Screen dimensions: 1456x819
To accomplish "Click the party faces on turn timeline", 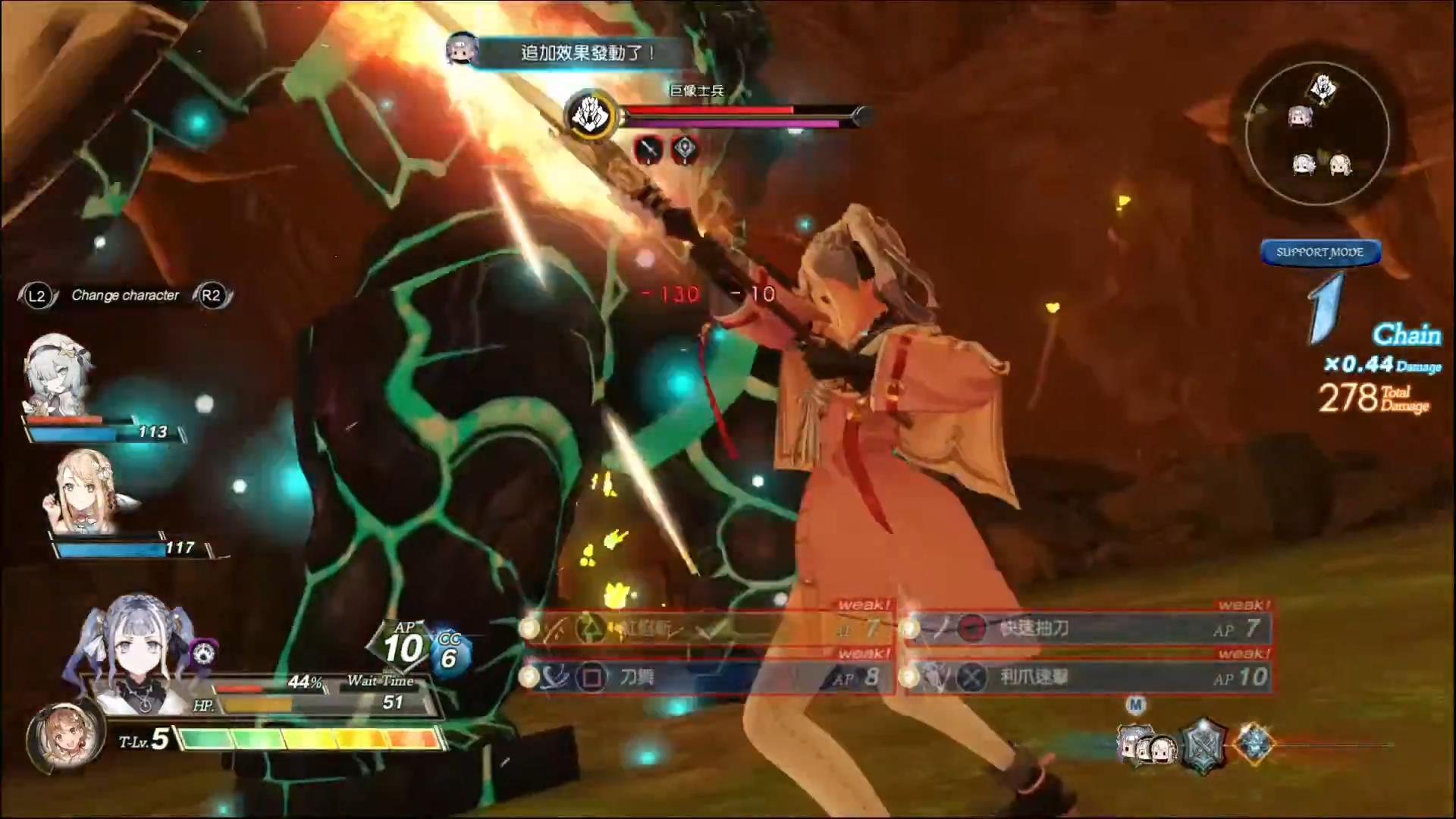I will click(1145, 747).
